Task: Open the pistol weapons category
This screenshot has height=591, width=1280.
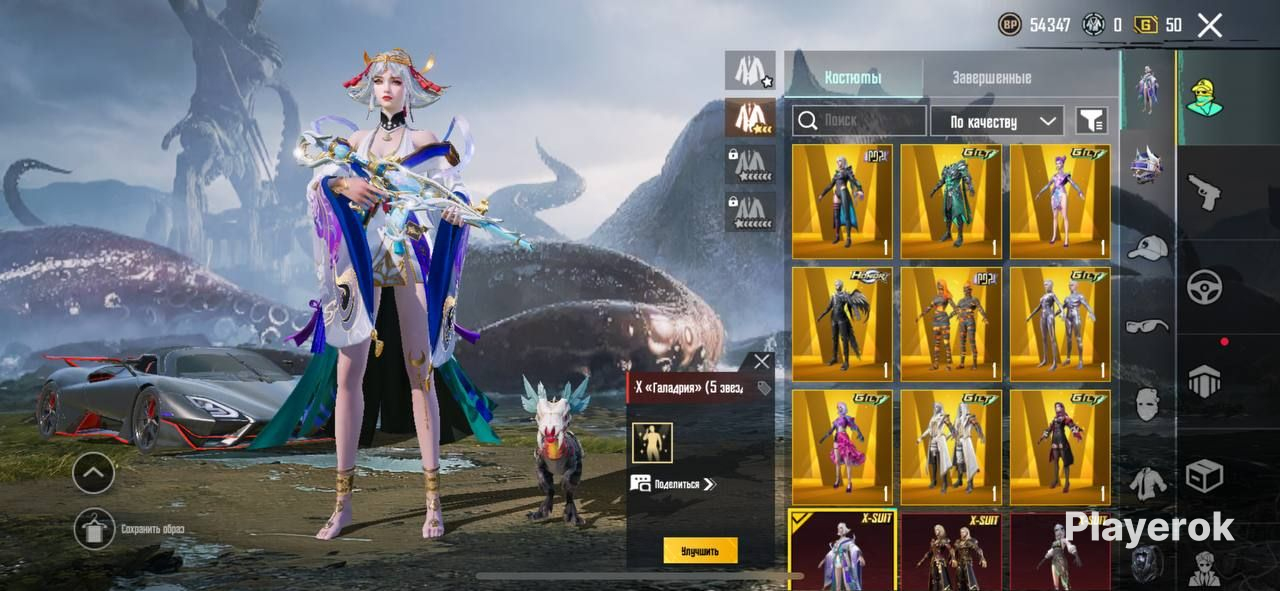Action: pos(1204,192)
